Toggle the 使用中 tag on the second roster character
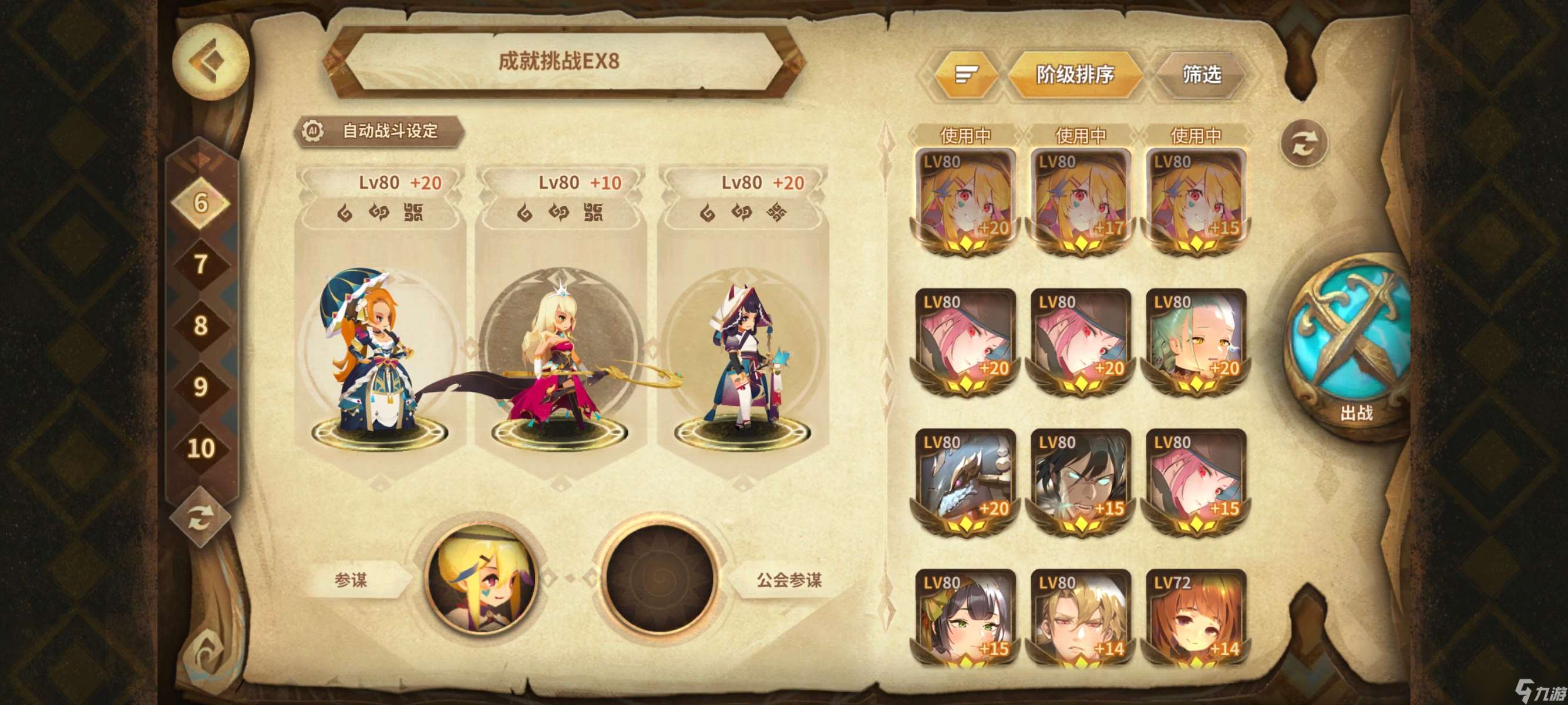Viewport: 1568px width, 705px height. click(1079, 135)
